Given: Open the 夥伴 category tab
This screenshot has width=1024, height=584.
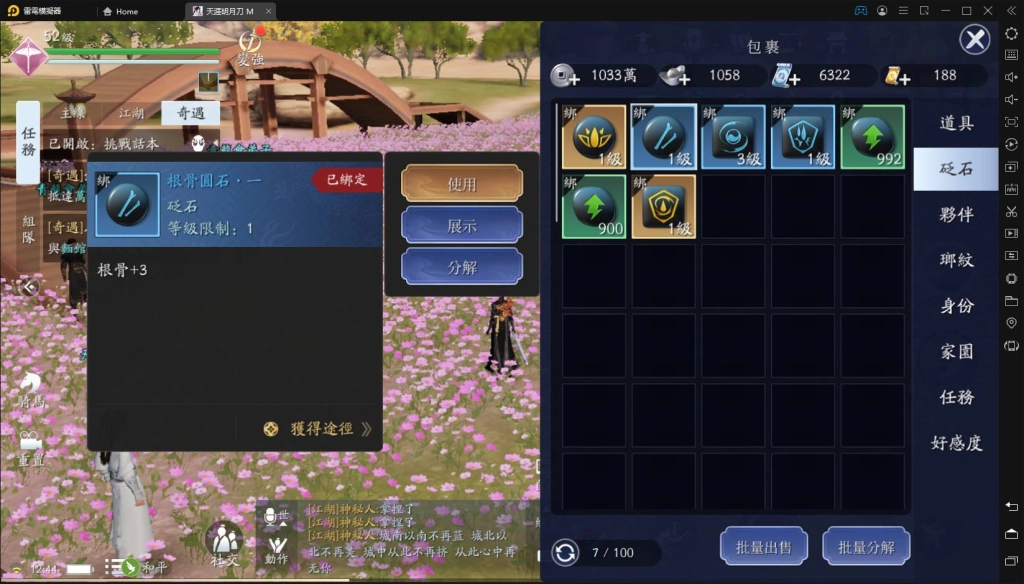Looking at the screenshot, I should (957, 215).
